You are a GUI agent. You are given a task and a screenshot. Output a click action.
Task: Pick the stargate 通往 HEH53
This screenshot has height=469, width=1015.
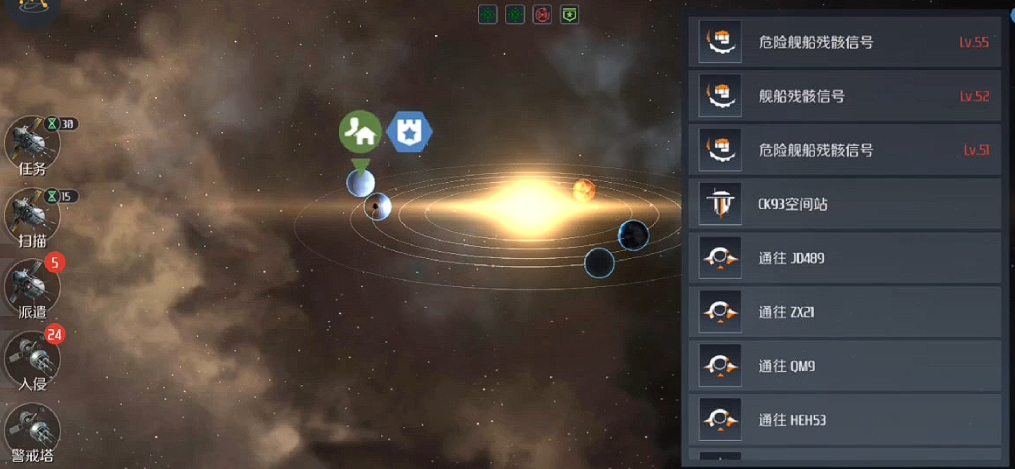pos(845,420)
